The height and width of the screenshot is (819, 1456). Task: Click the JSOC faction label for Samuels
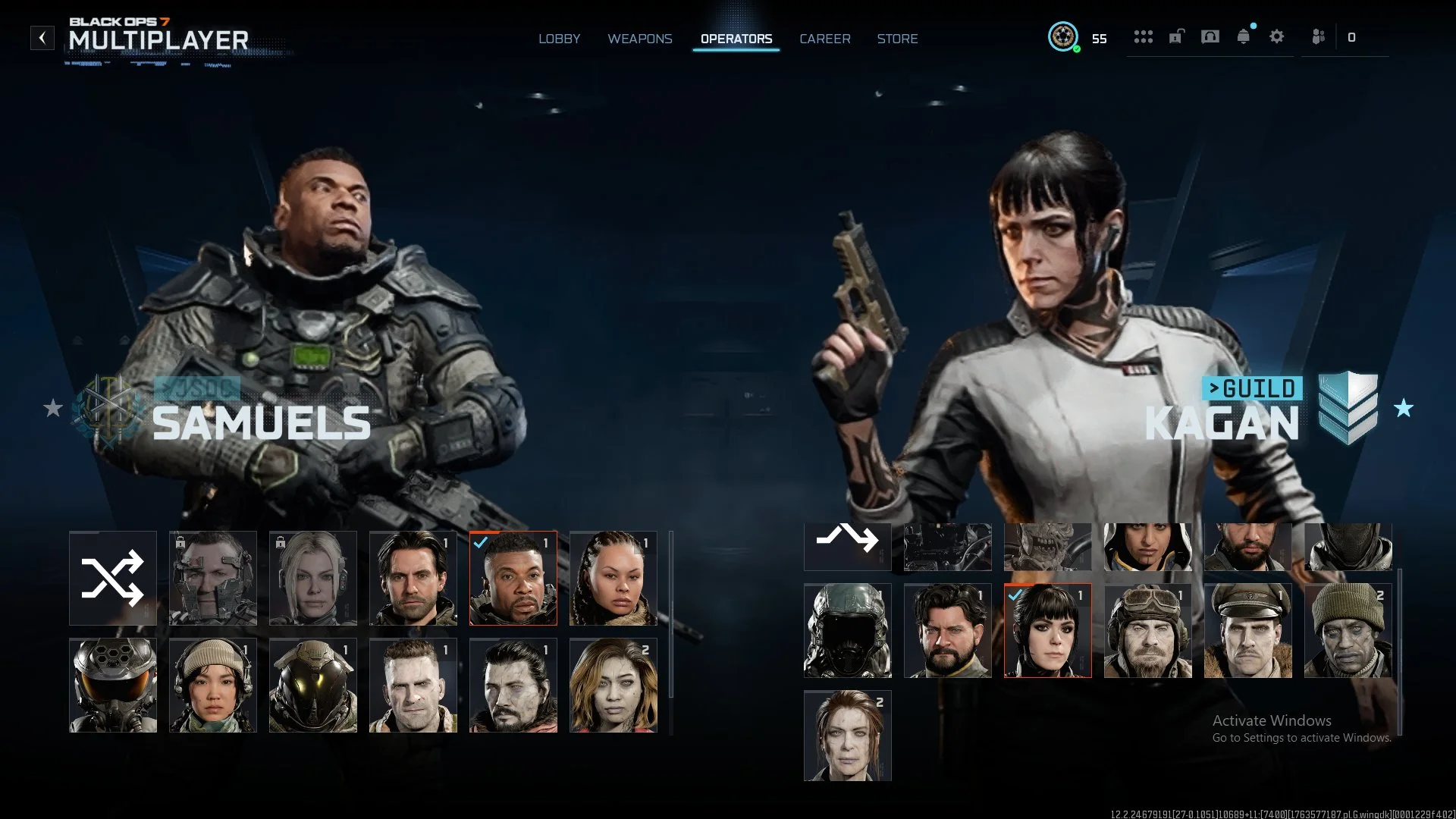tap(199, 388)
